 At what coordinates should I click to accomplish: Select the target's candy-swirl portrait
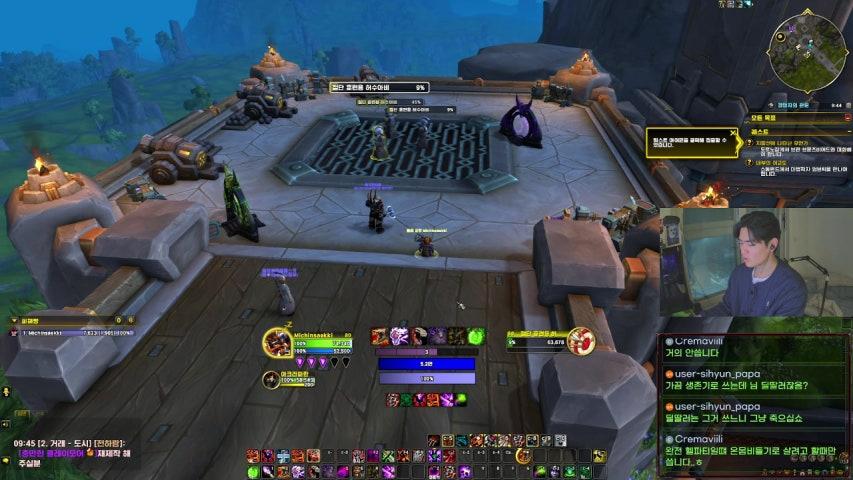pyautogui.click(x=582, y=342)
